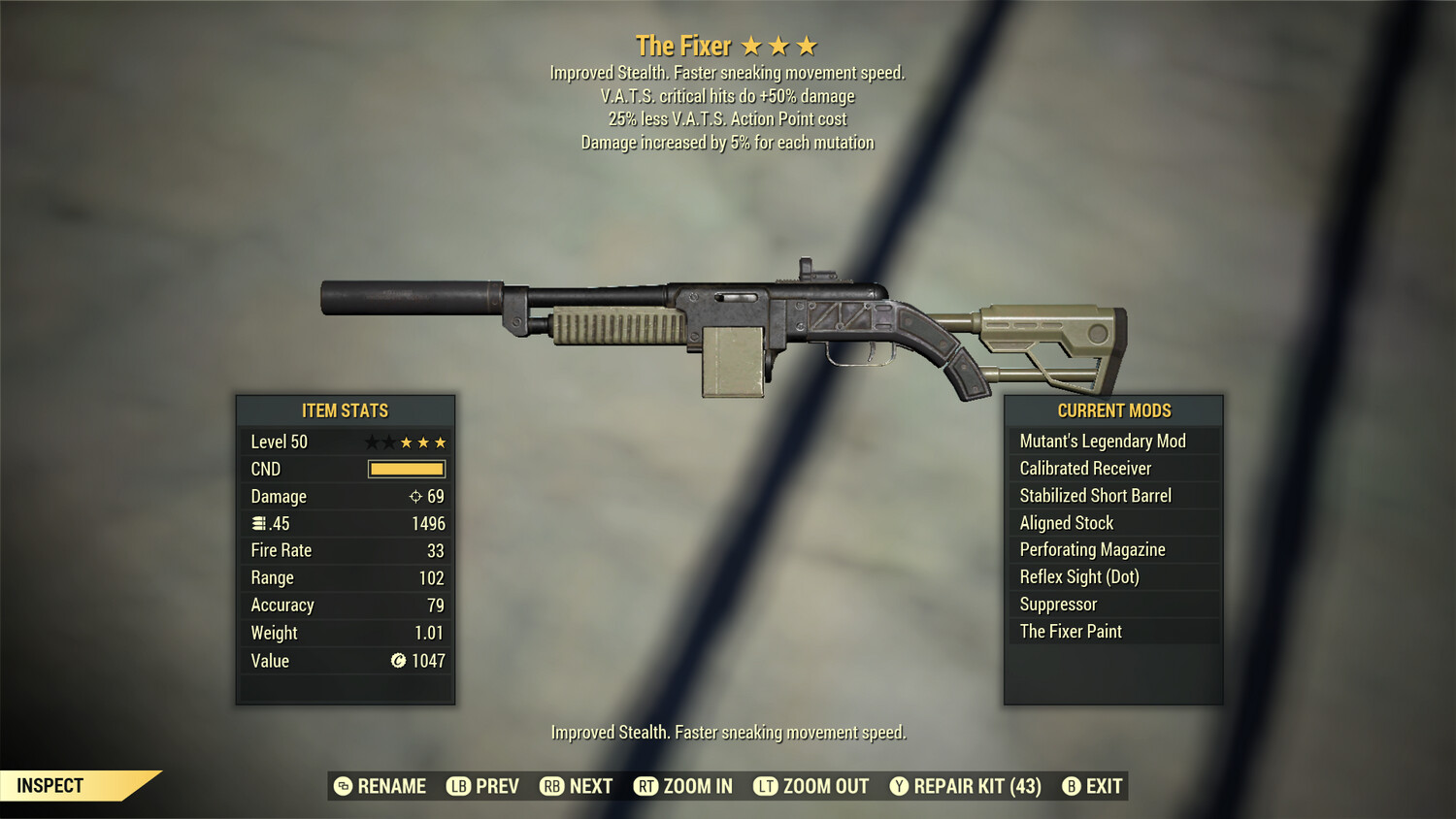Switch to the INSPECT tab
Screen dimensions: 1456x819
click(x=50, y=785)
